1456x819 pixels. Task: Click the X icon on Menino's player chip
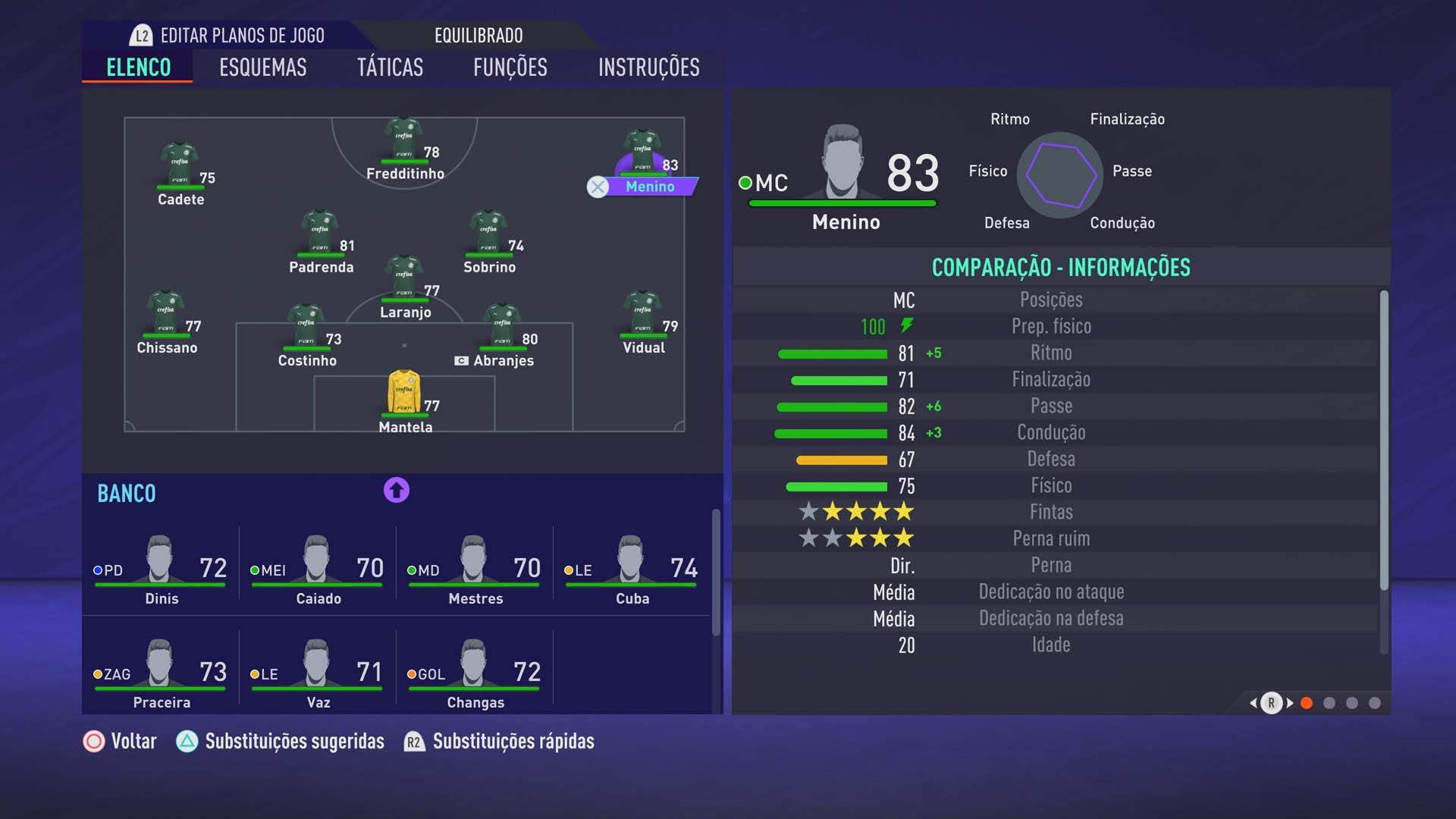click(x=598, y=187)
